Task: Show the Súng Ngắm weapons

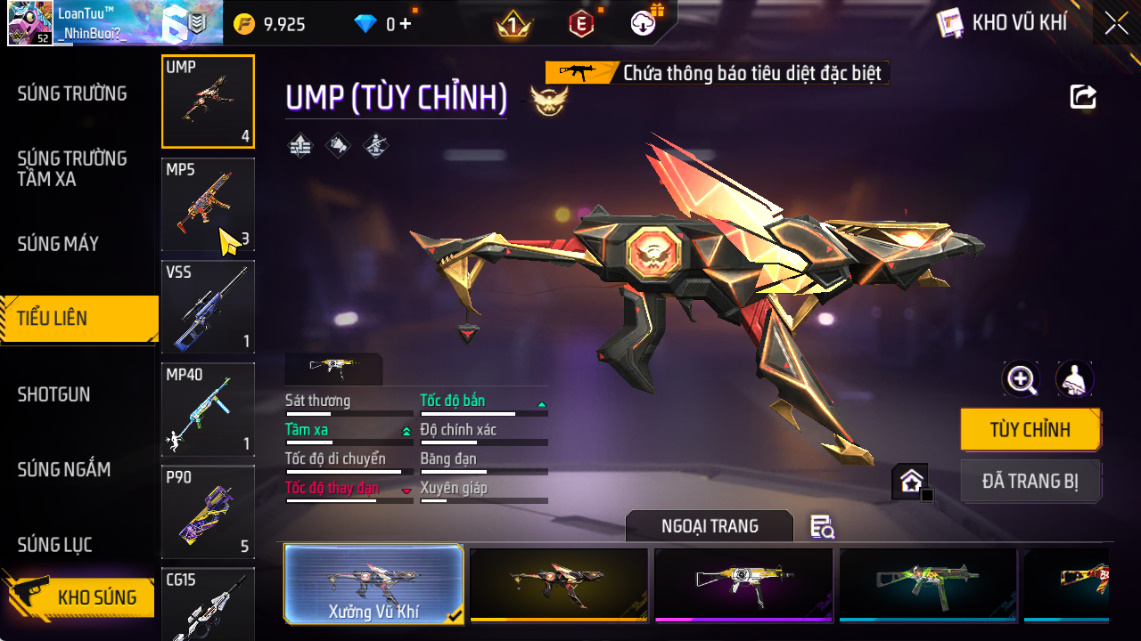Action: tap(64, 470)
